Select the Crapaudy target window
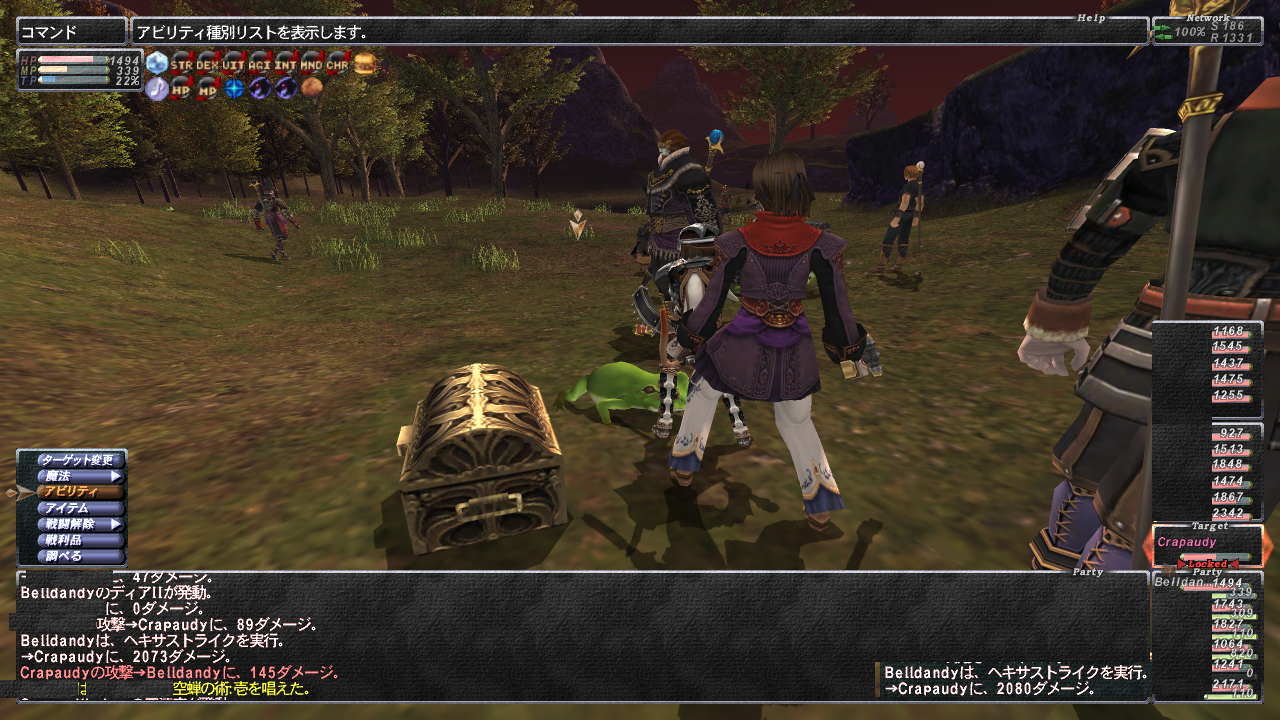1280x720 pixels. [x=1210, y=546]
